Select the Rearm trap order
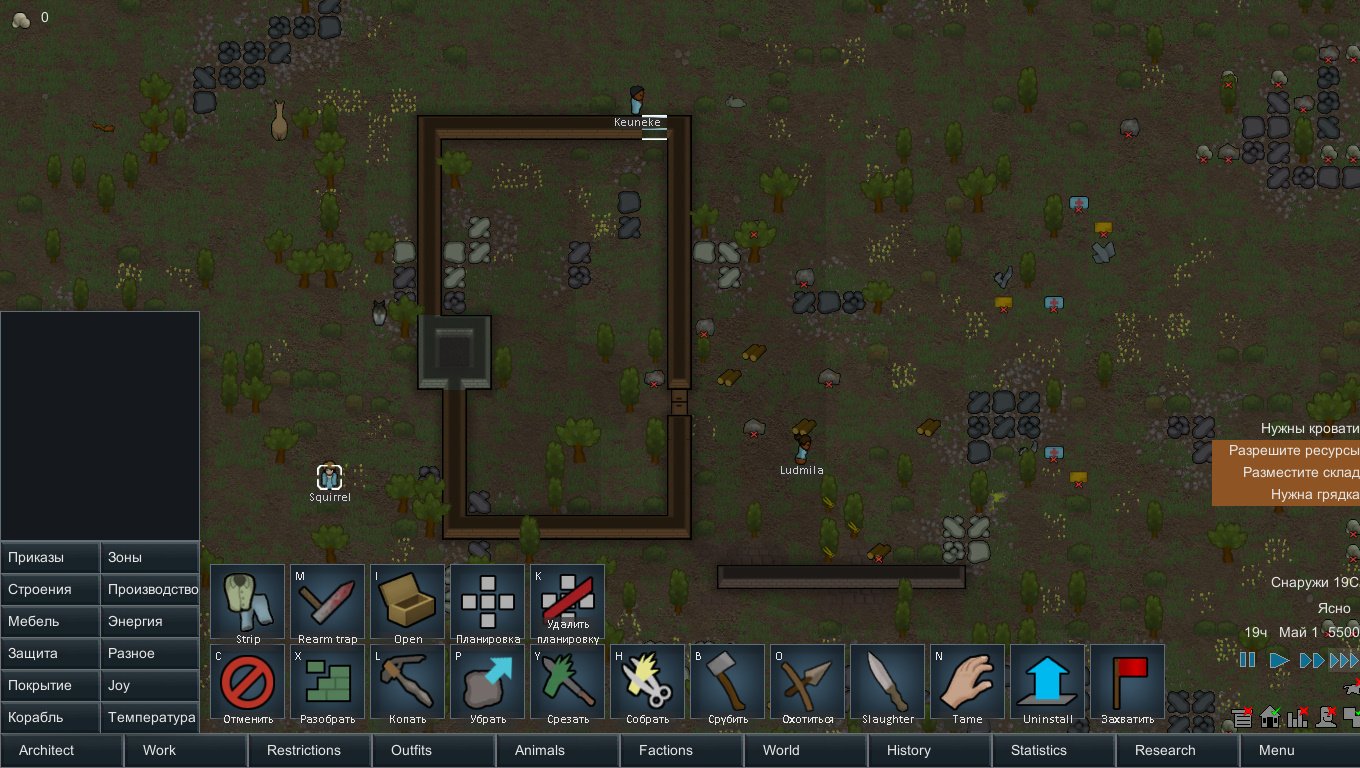The width and height of the screenshot is (1360, 768). (x=327, y=600)
